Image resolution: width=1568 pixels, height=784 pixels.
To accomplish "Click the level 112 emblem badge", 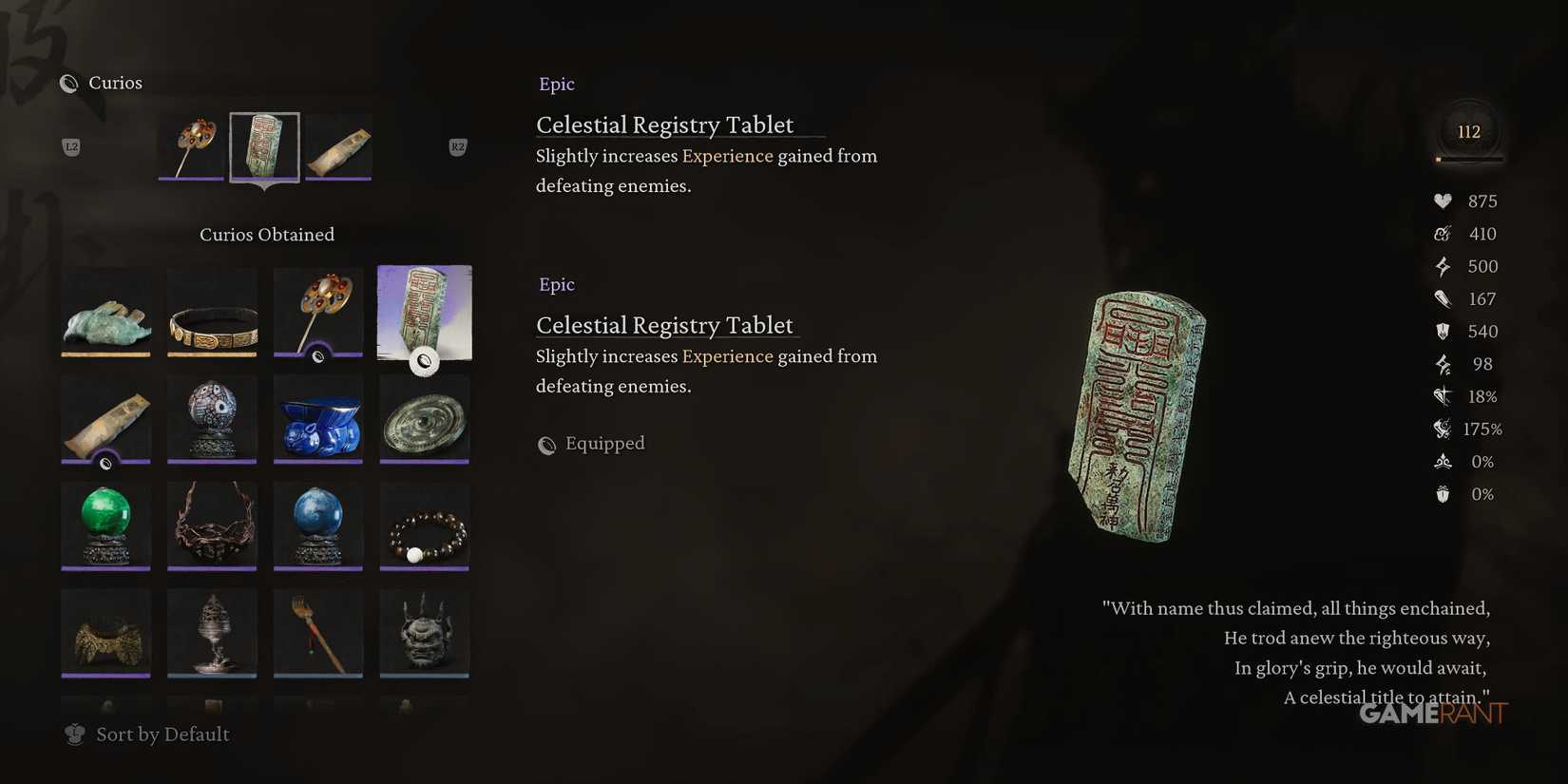I will [1468, 132].
